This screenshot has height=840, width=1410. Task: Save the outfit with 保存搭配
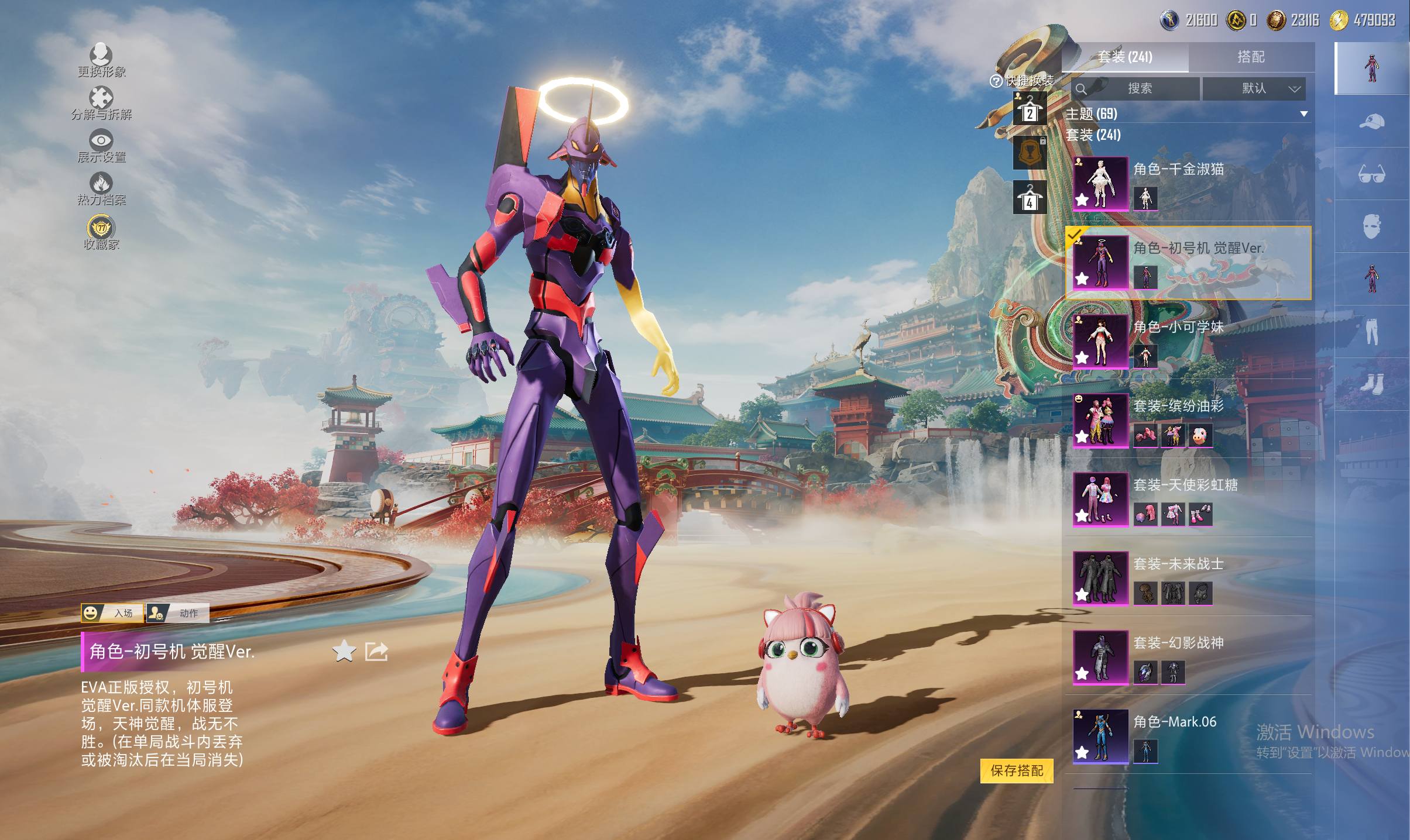pos(1016,770)
